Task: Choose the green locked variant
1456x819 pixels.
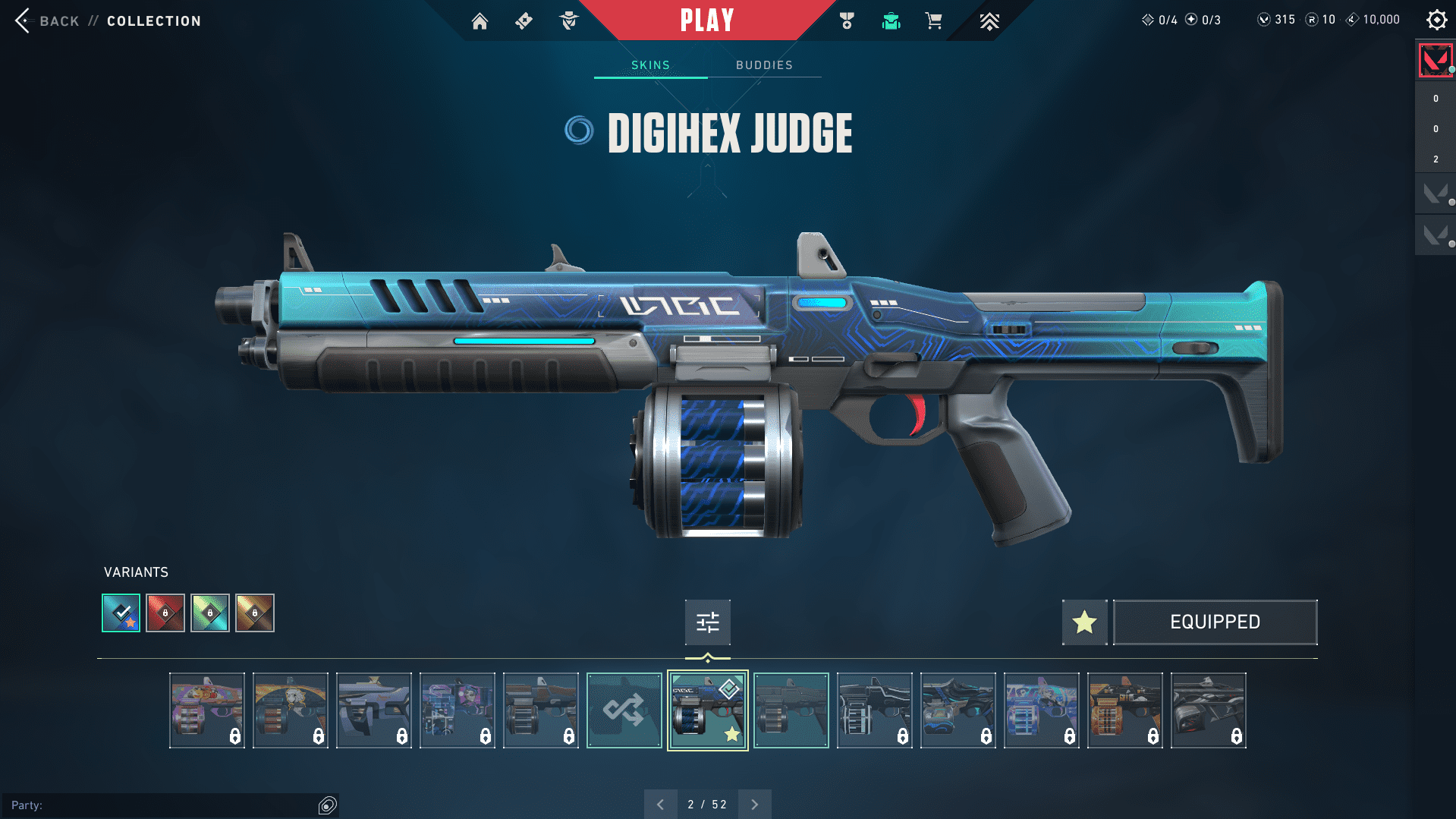Action: click(210, 613)
